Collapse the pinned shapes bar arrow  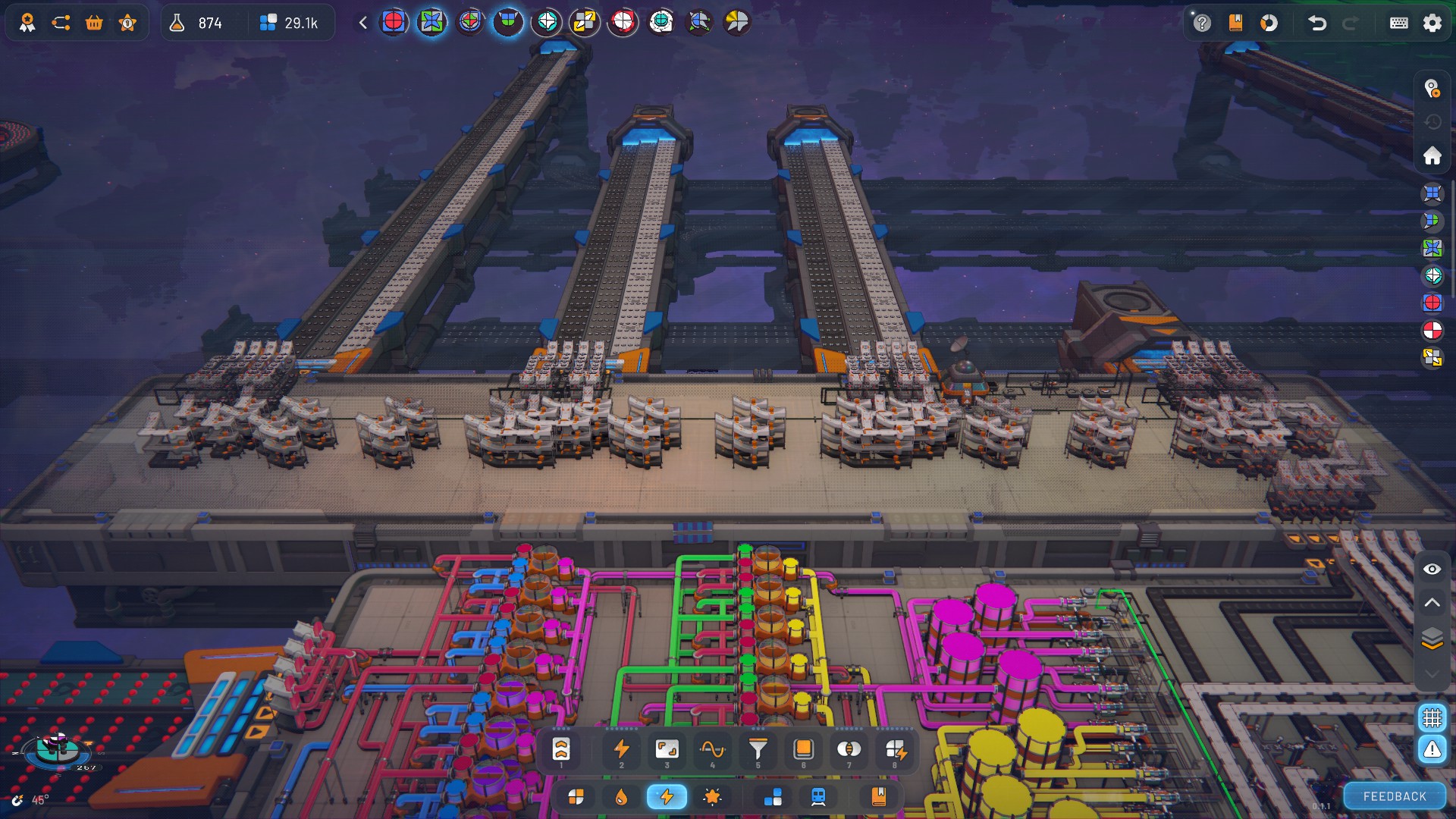point(363,23)
